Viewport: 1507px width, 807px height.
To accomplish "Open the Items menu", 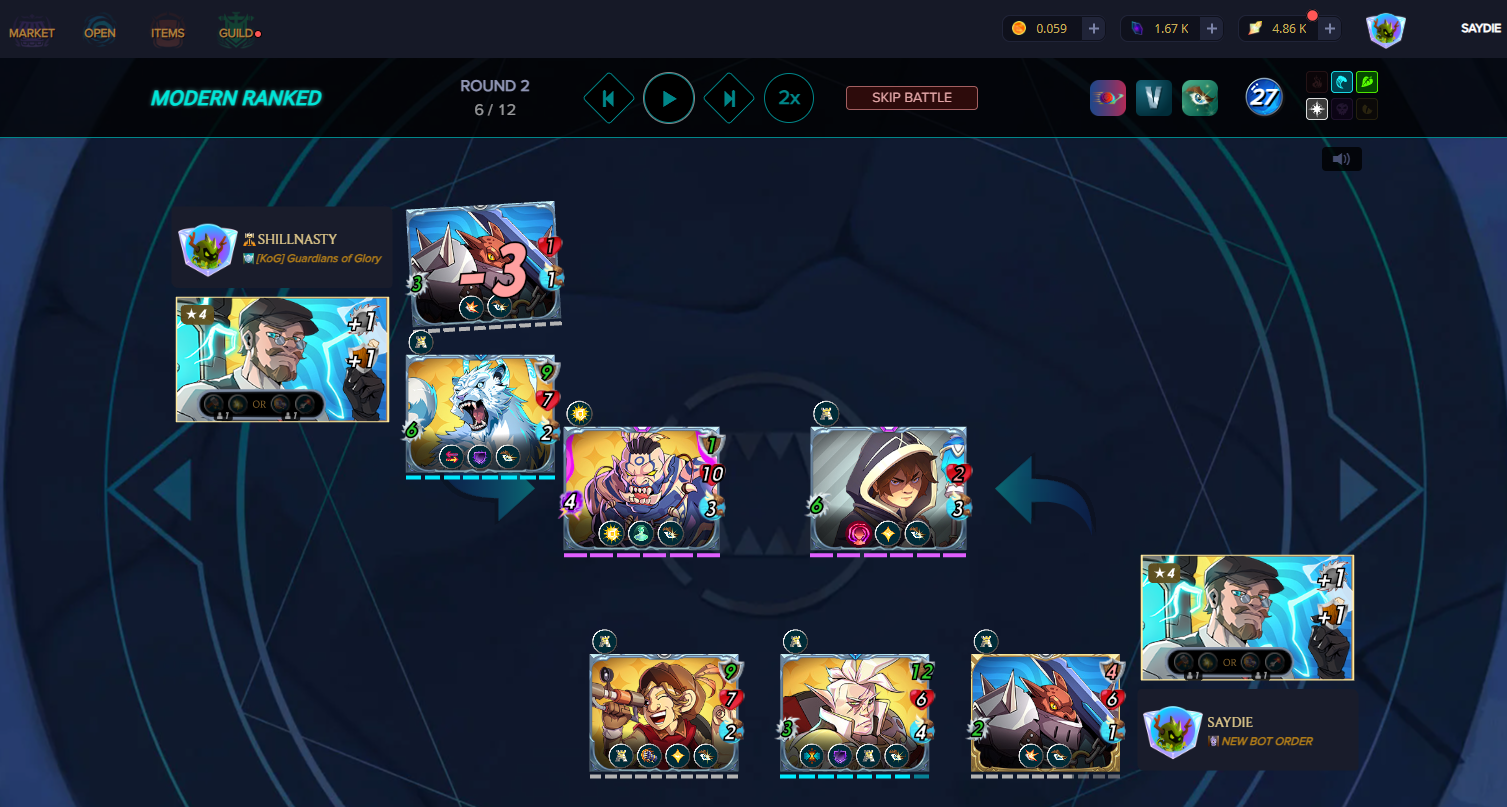I will [x=168, y=32].
